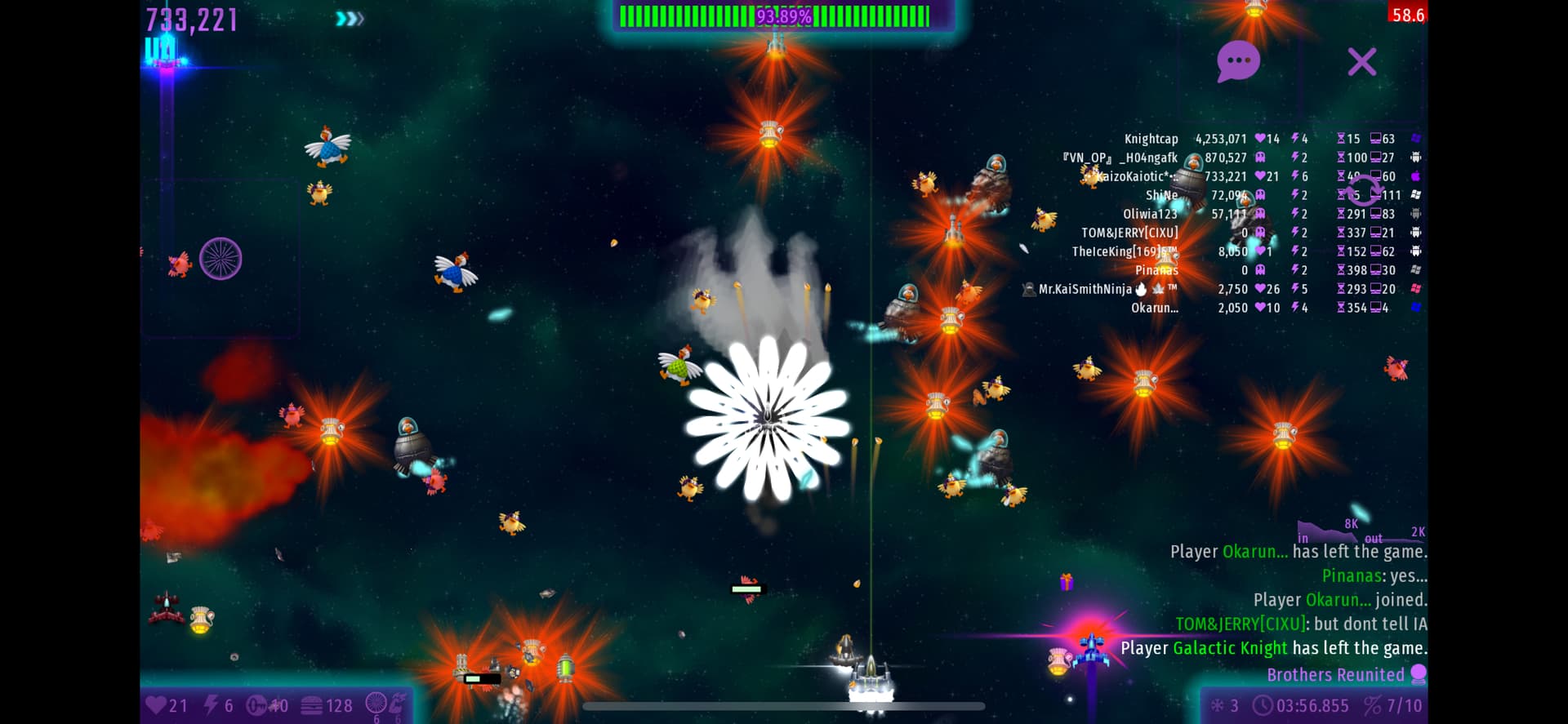Screen dimensions: 1568x724
Task: Activate the large purple spoked-wheel button
Action: [x=220, y=259]
